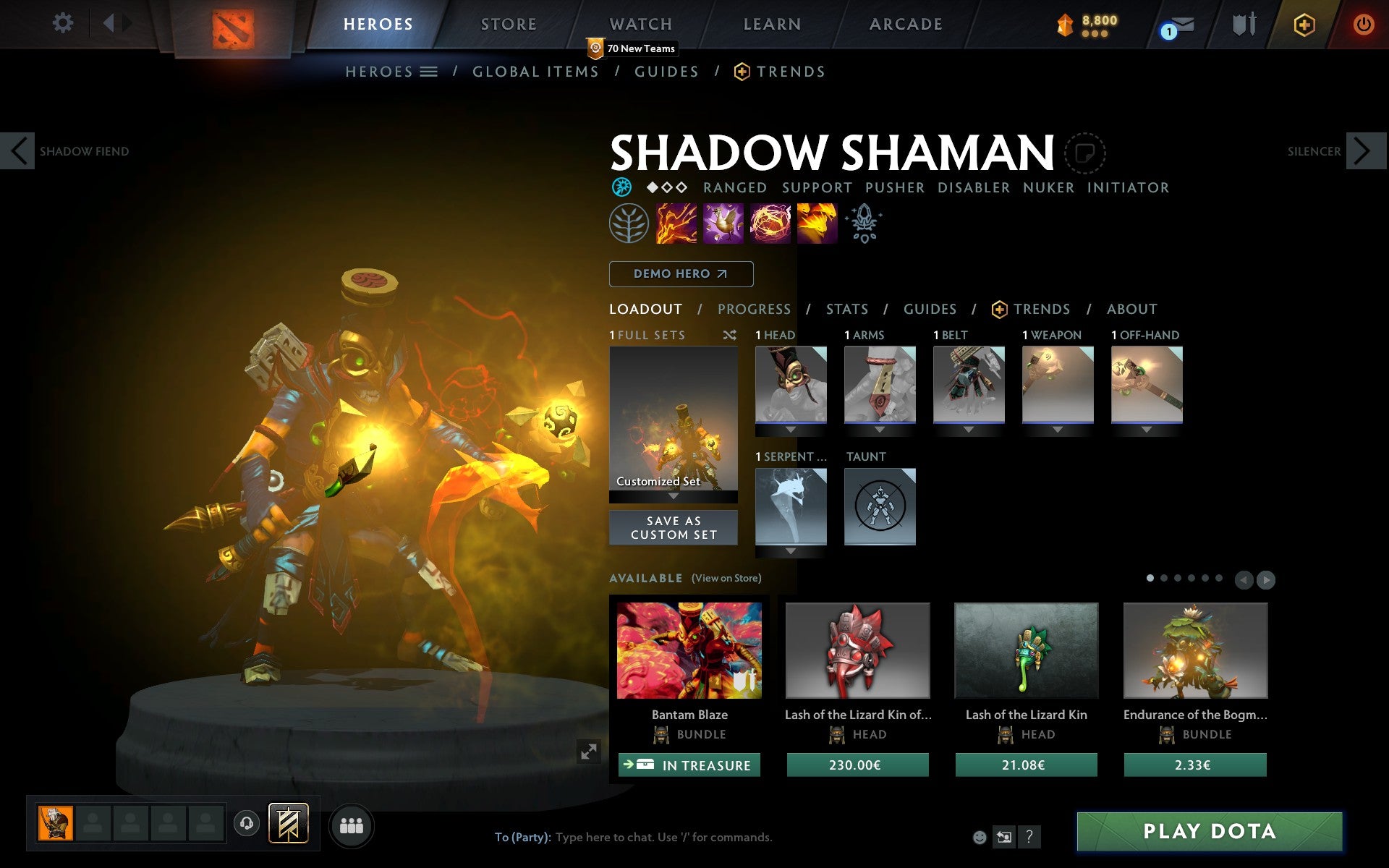The height and width of the screenshot is (868, 1389).
Task: Open the voice chat headset icon
Action: click(x=246, y=823)
